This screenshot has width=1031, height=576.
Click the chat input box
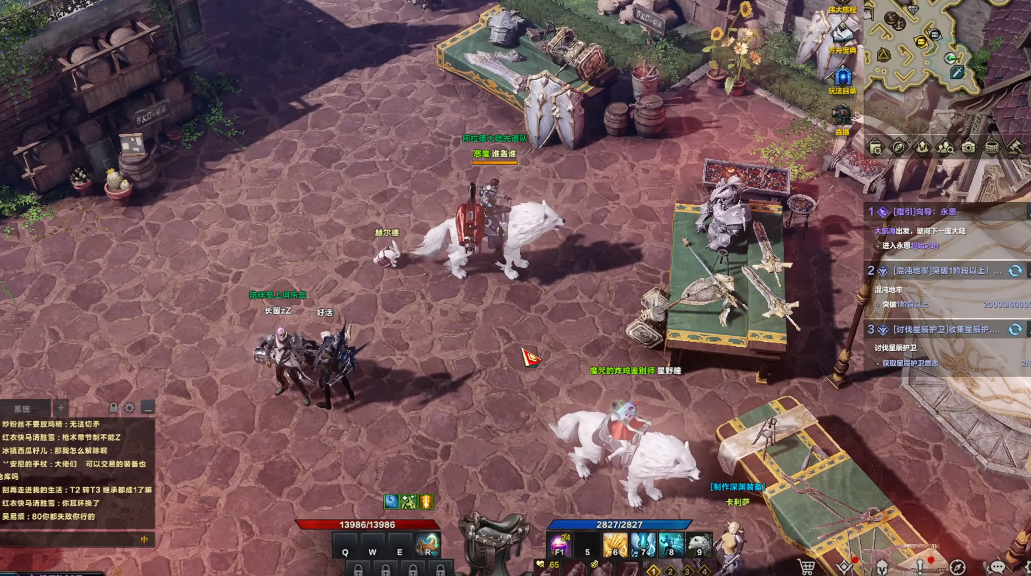[x=70, y=539]
